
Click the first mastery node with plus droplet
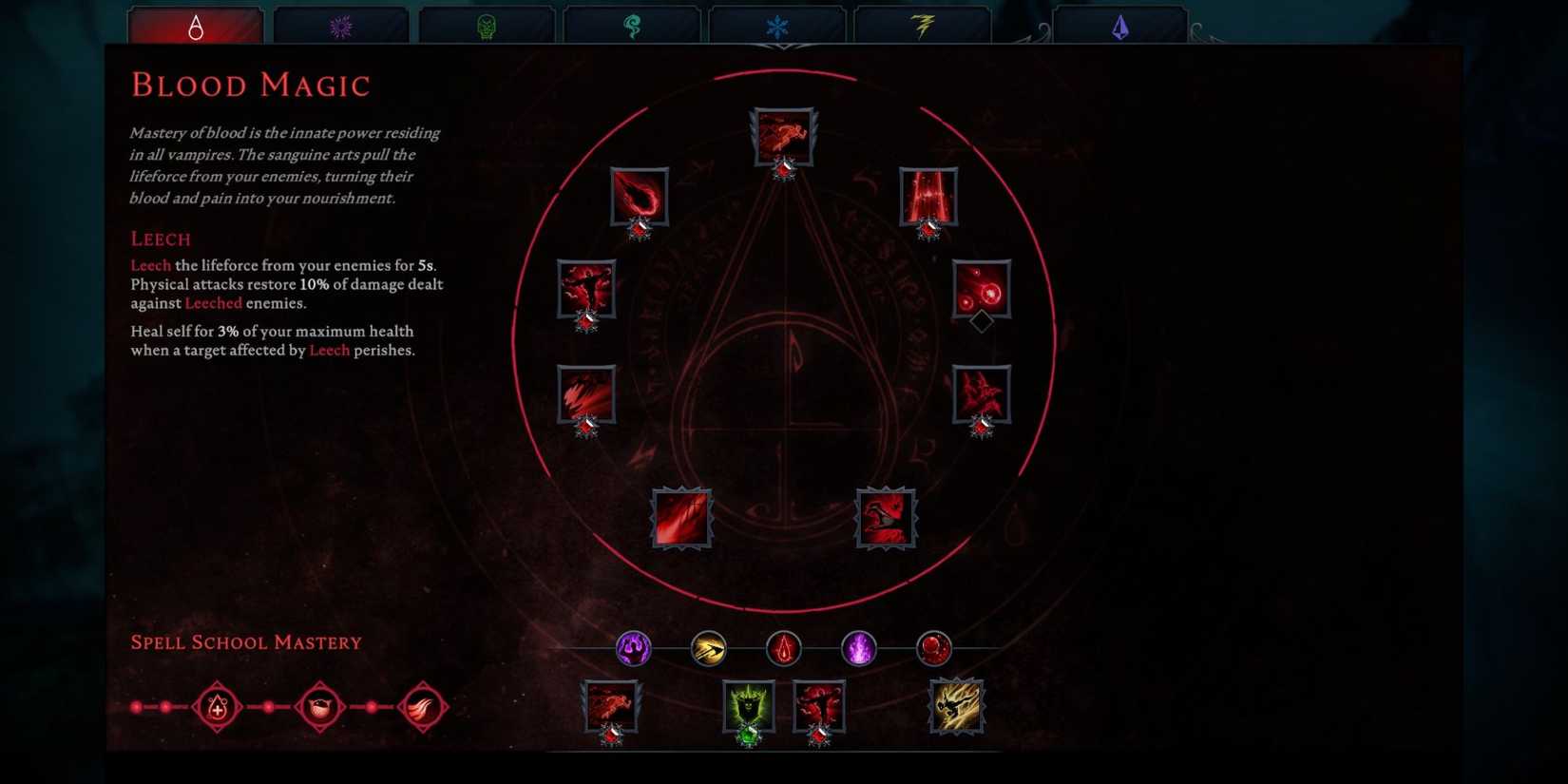coord(216,707)
